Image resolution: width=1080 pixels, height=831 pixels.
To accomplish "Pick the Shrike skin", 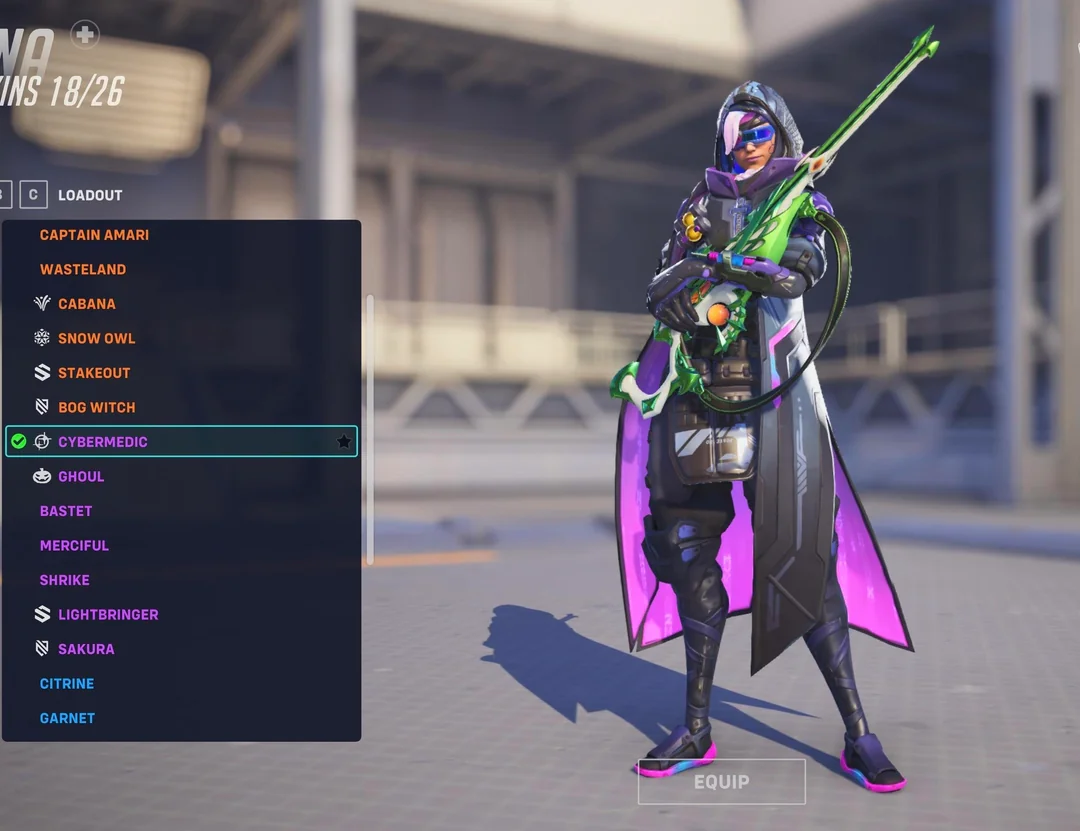I will click(65, 580).
